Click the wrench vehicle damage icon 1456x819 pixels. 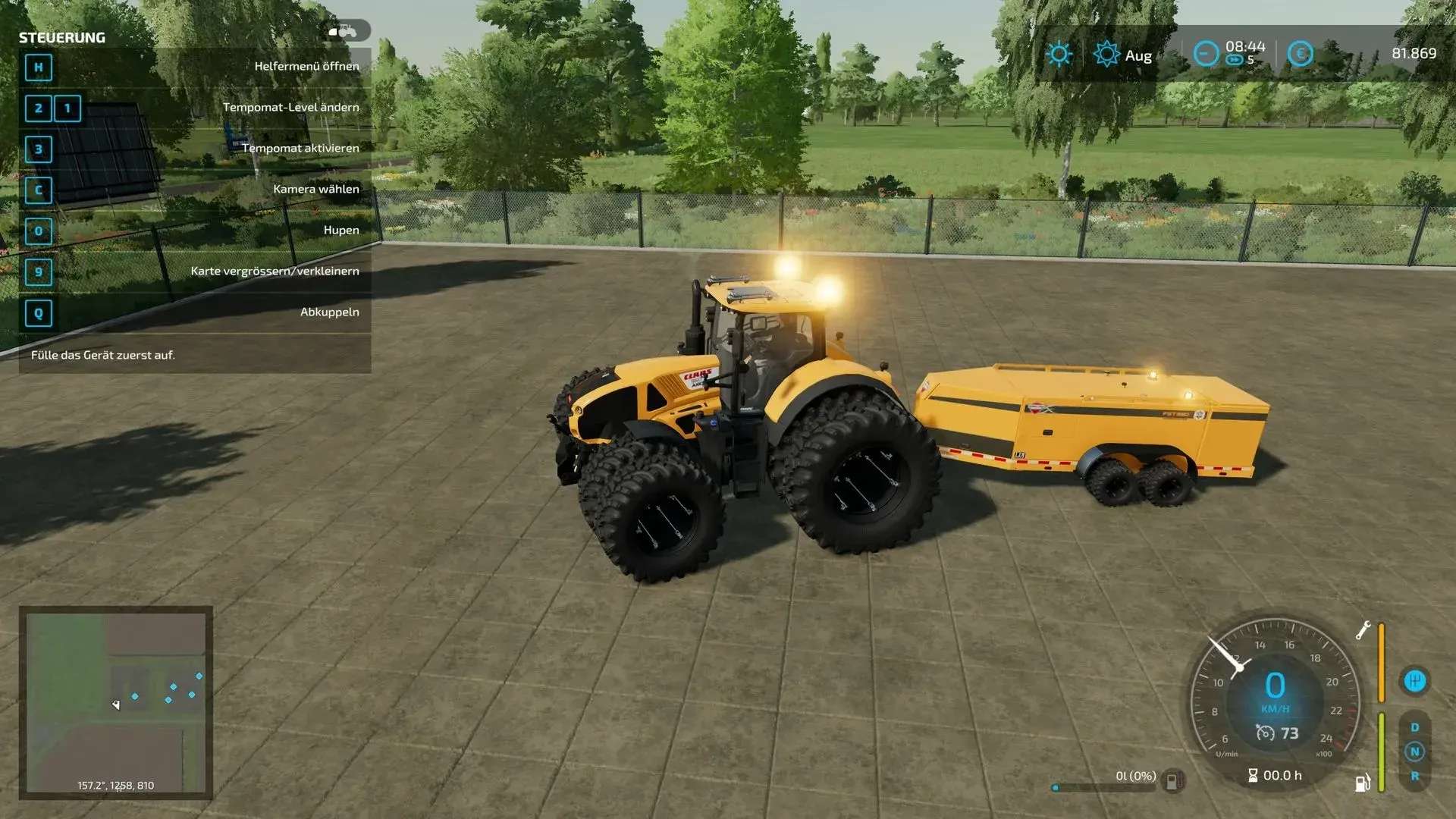[1363, 630]
